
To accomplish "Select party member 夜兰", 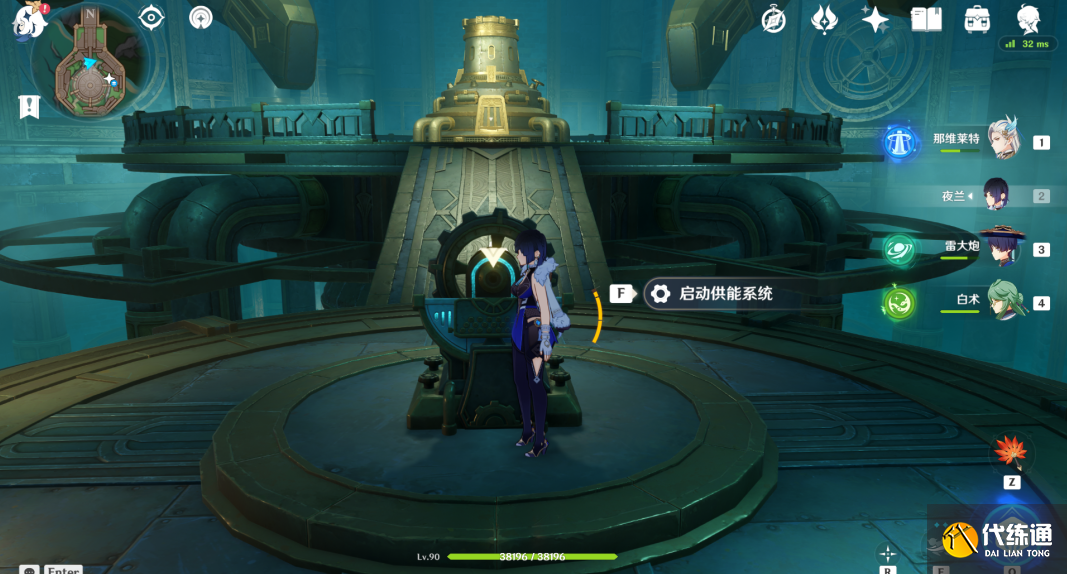I will click(997, 195).
